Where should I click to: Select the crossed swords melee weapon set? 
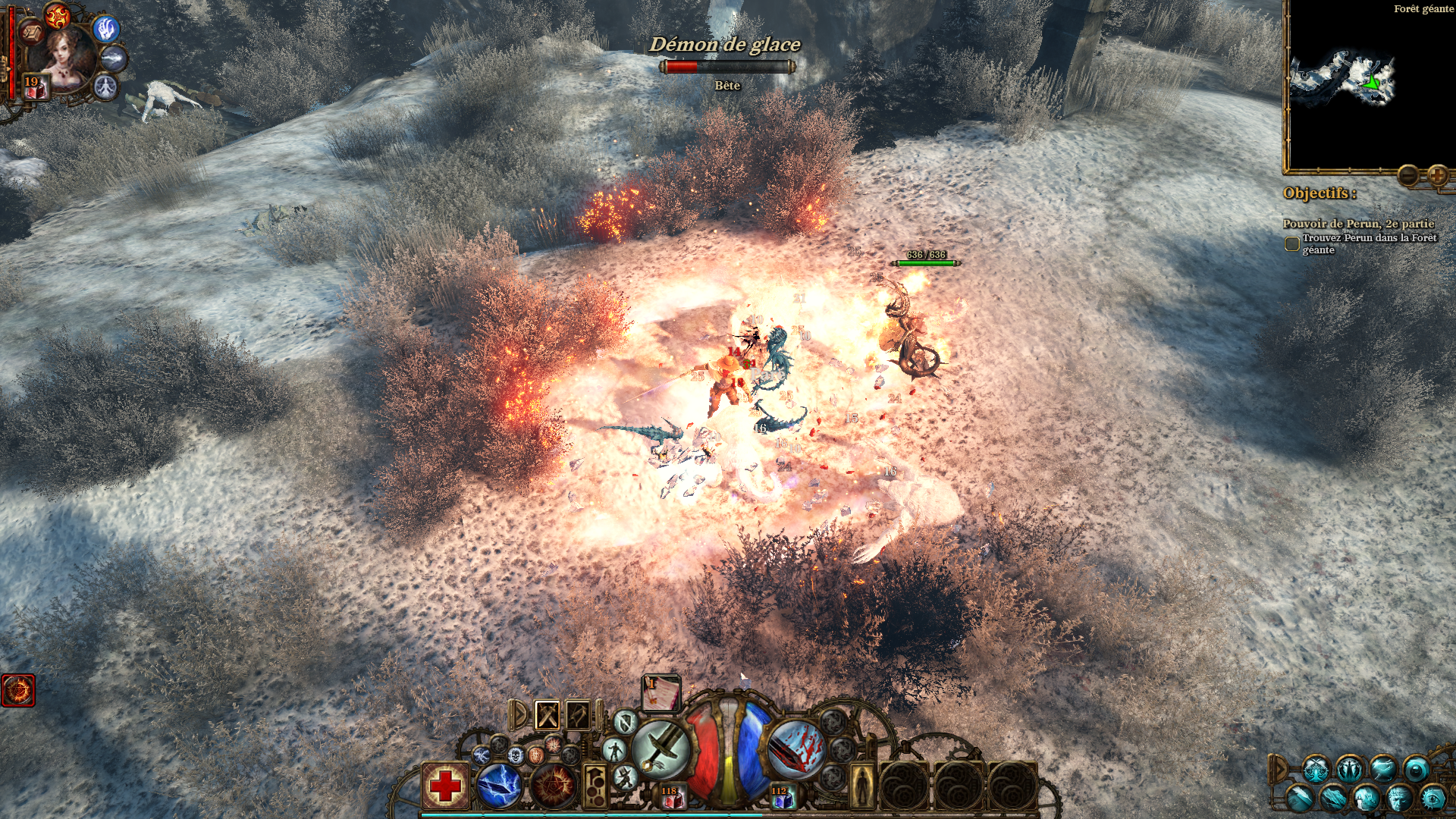click(x=548, y=715)
